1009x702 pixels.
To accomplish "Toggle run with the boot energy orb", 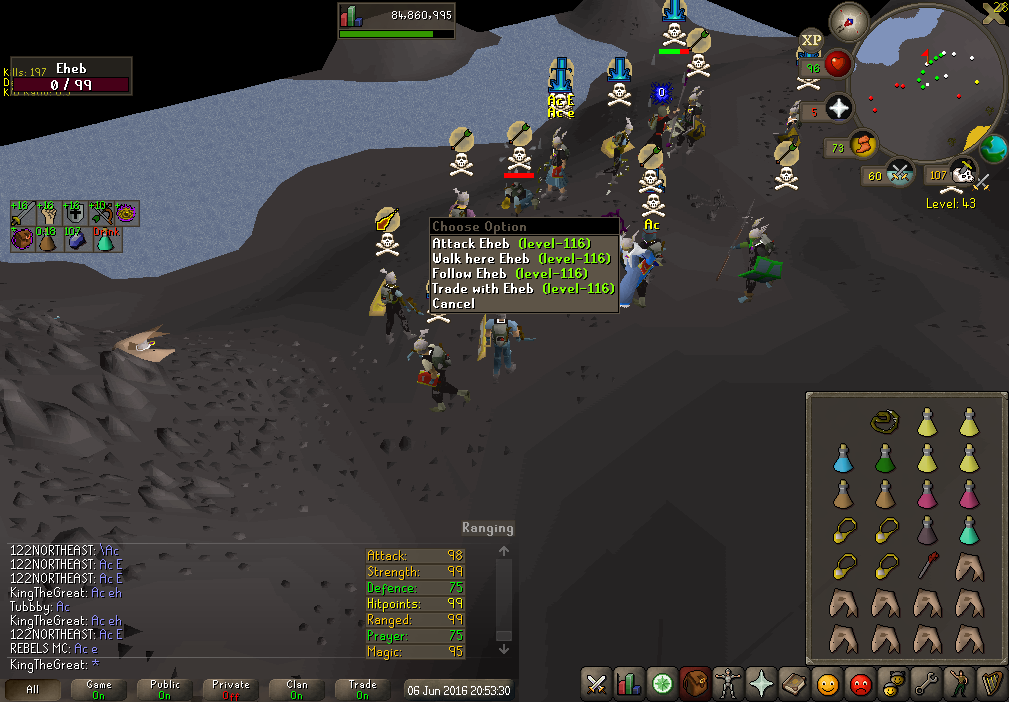I will tap(863, 146).
